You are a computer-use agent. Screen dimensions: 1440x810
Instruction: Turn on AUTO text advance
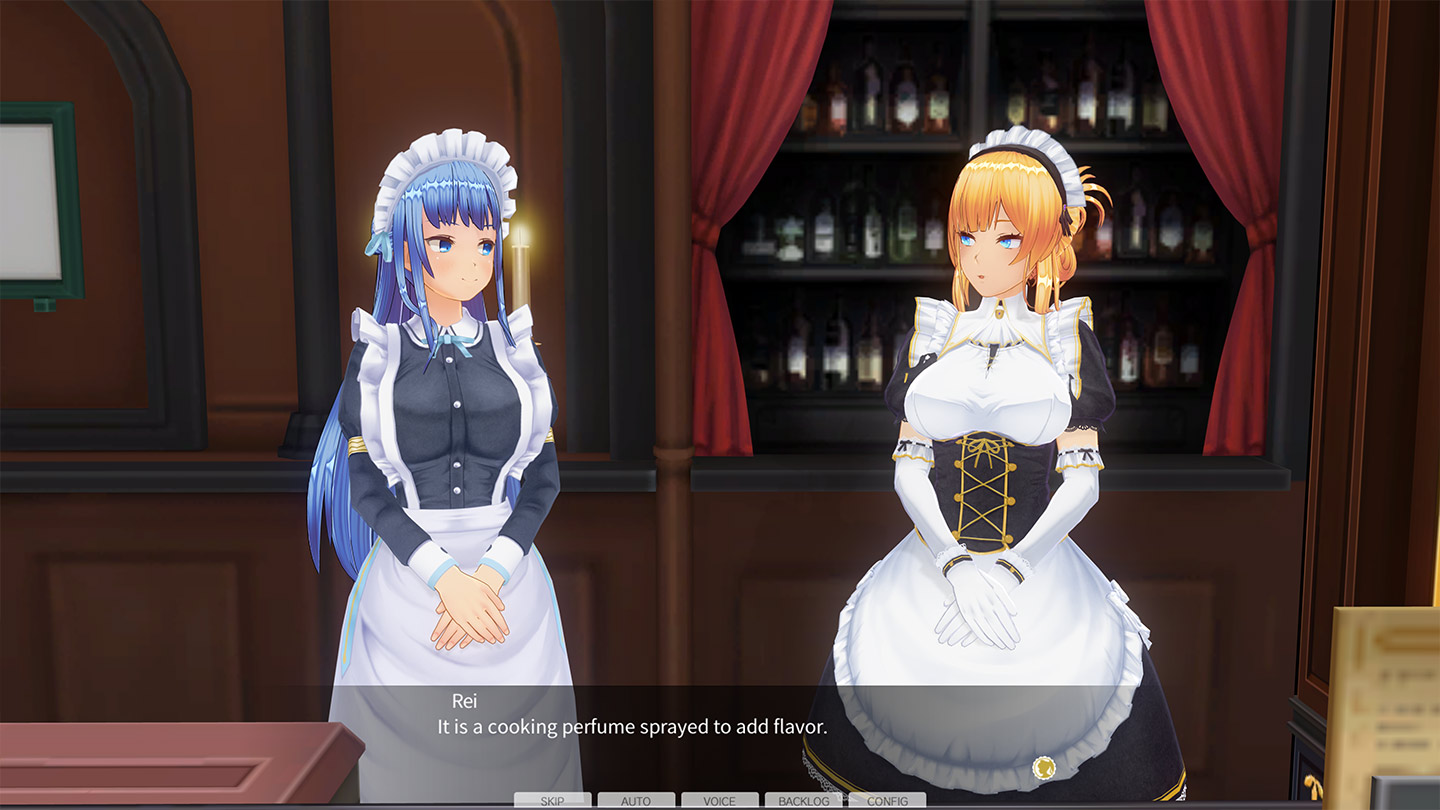pos(636,801)
